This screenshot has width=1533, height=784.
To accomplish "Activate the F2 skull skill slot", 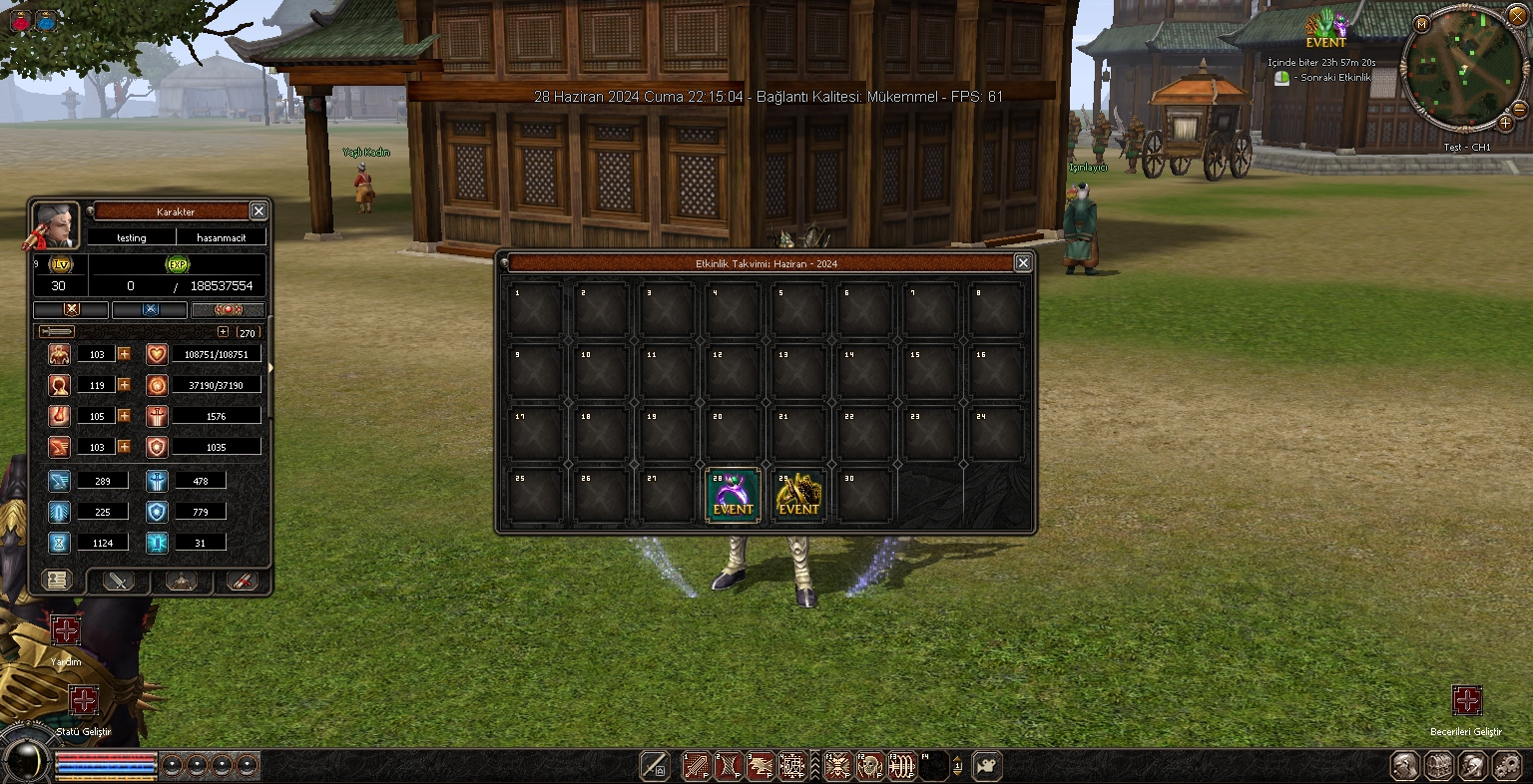I will point(870,766).
